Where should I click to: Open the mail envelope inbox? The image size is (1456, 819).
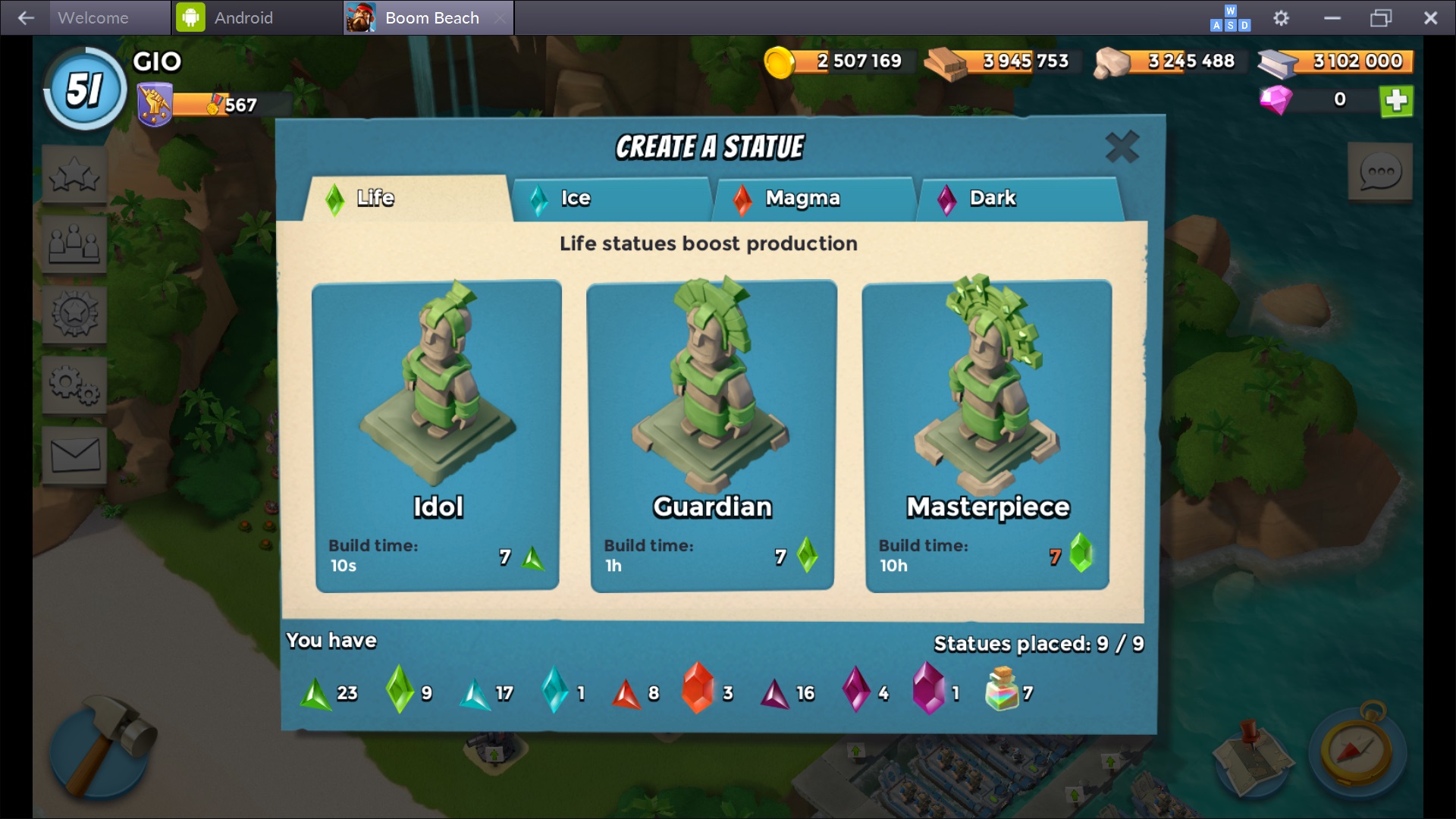coord(74,456)
